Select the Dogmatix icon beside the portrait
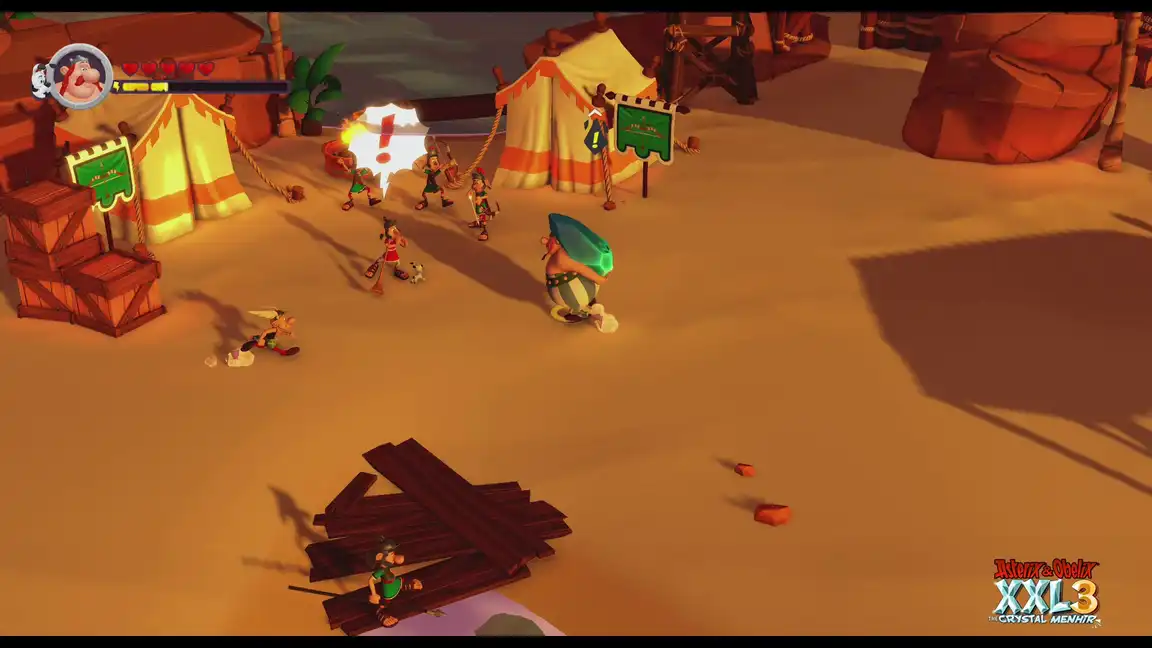Screen dimensions: 1152x648 point(42,78)
